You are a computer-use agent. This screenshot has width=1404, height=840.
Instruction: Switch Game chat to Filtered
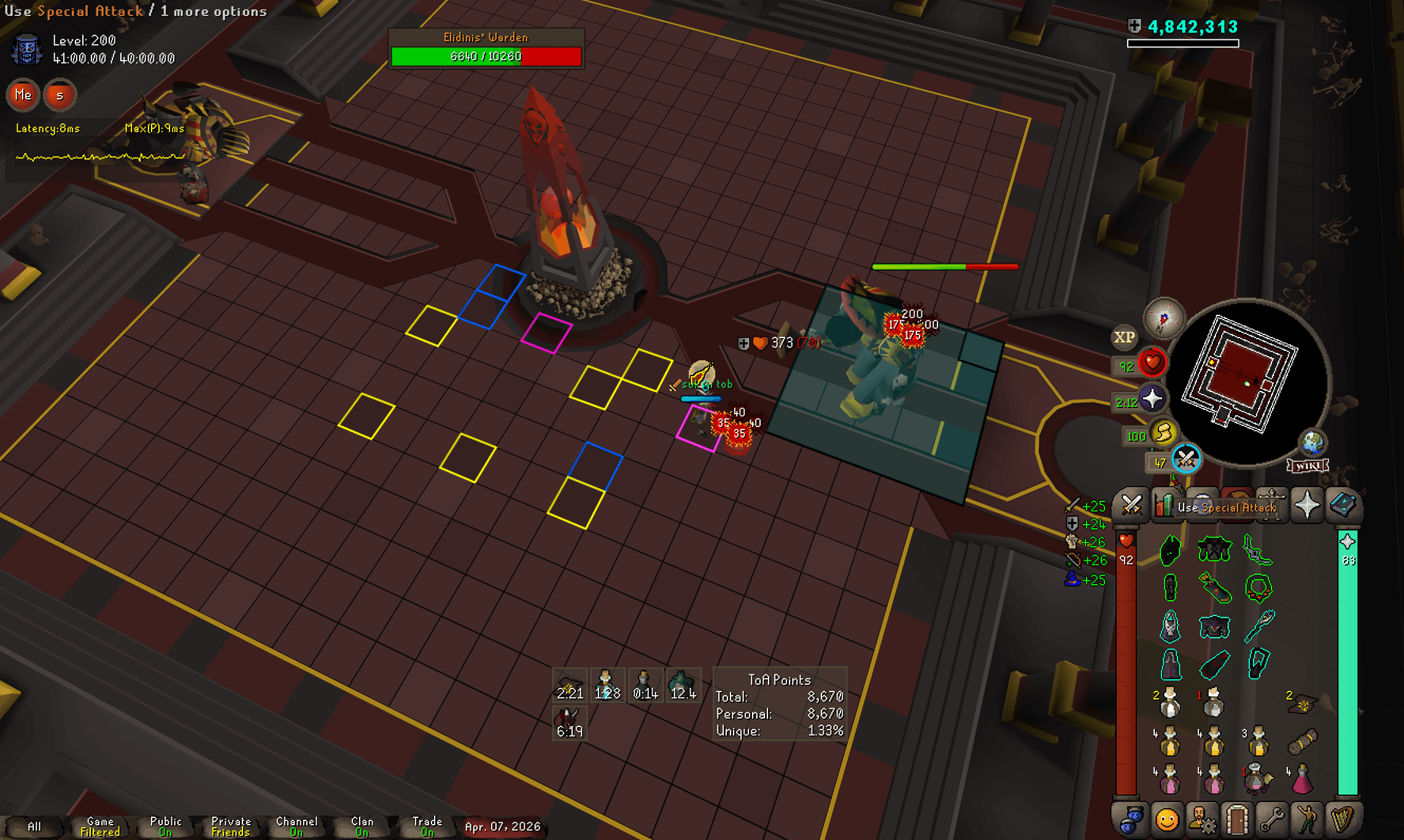99,826
